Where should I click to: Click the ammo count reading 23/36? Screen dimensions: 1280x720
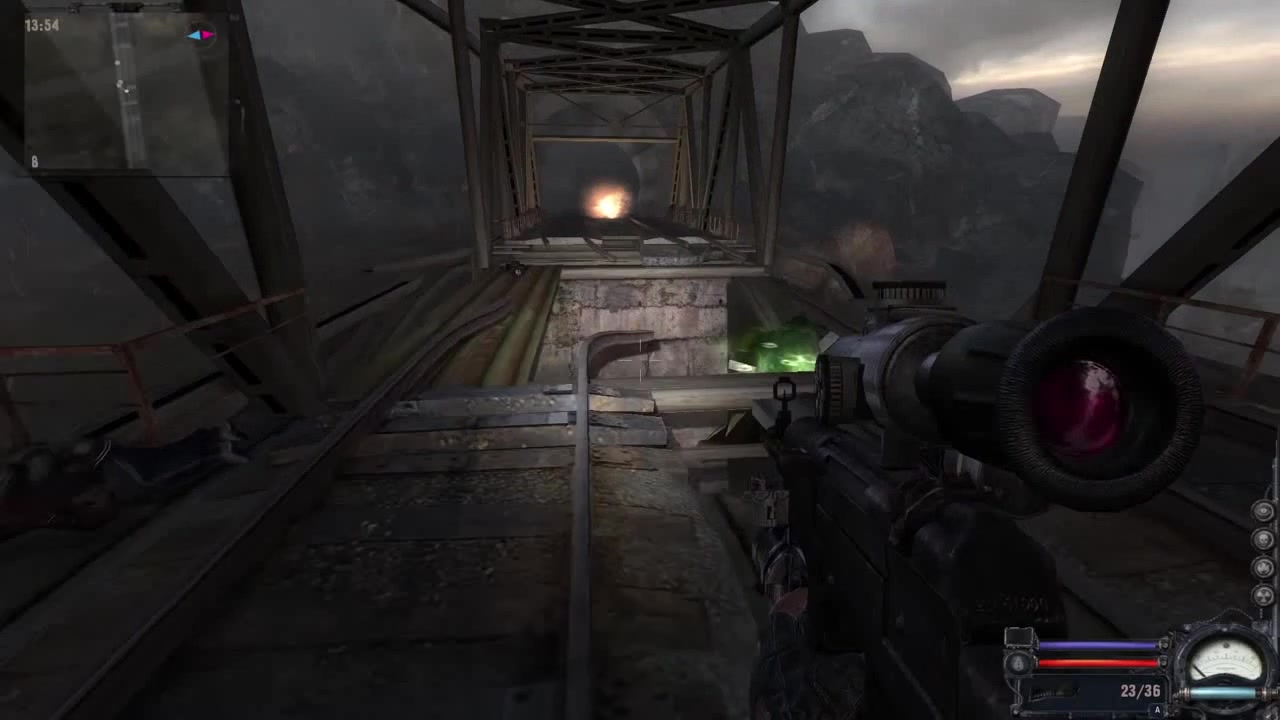point(1140,690)
